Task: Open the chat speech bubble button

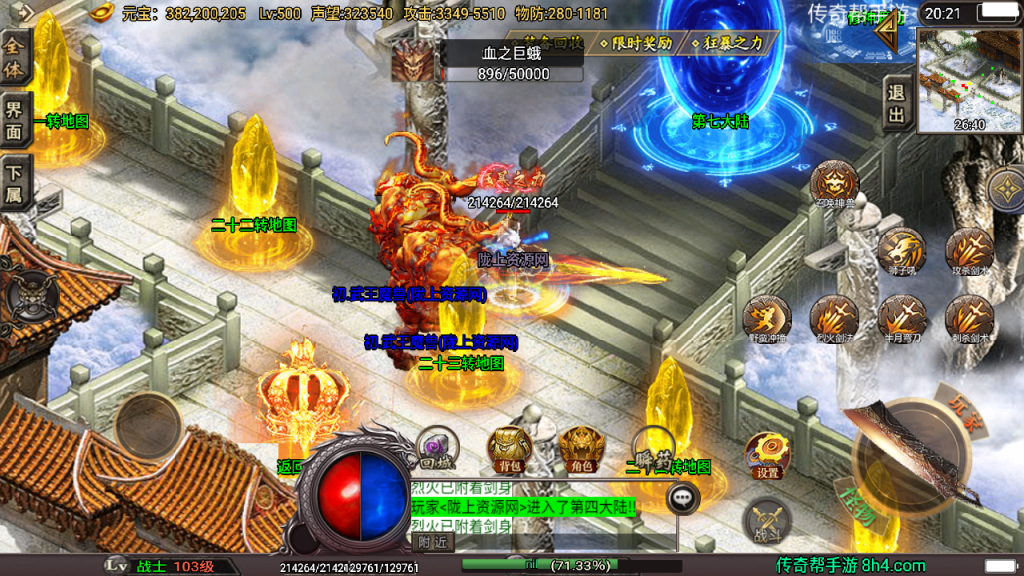Action: pos(683,497)
